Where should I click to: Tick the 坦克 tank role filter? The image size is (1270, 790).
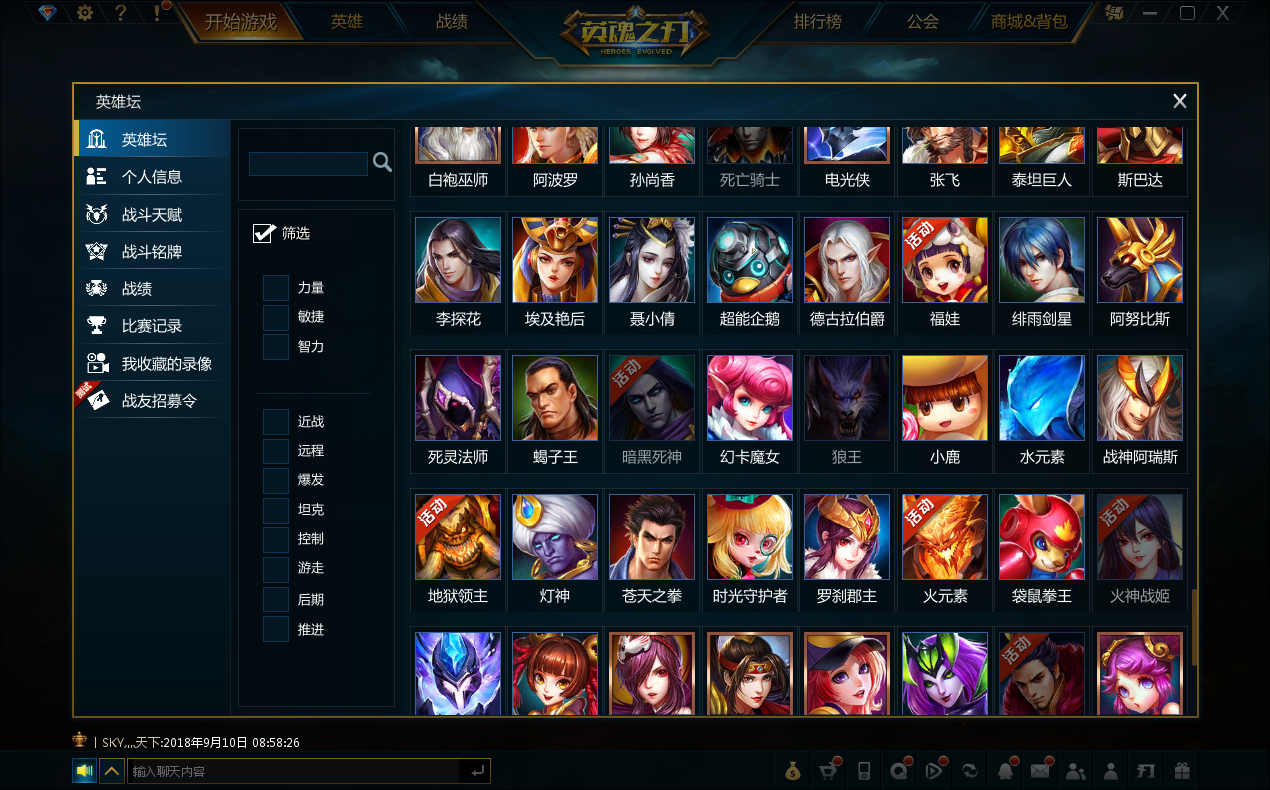point(276,510)
